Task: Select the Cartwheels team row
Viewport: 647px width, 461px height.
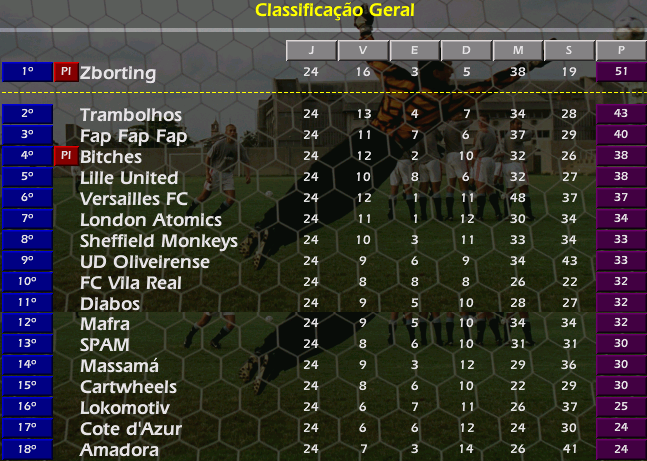Action: (x=128, y=387)
